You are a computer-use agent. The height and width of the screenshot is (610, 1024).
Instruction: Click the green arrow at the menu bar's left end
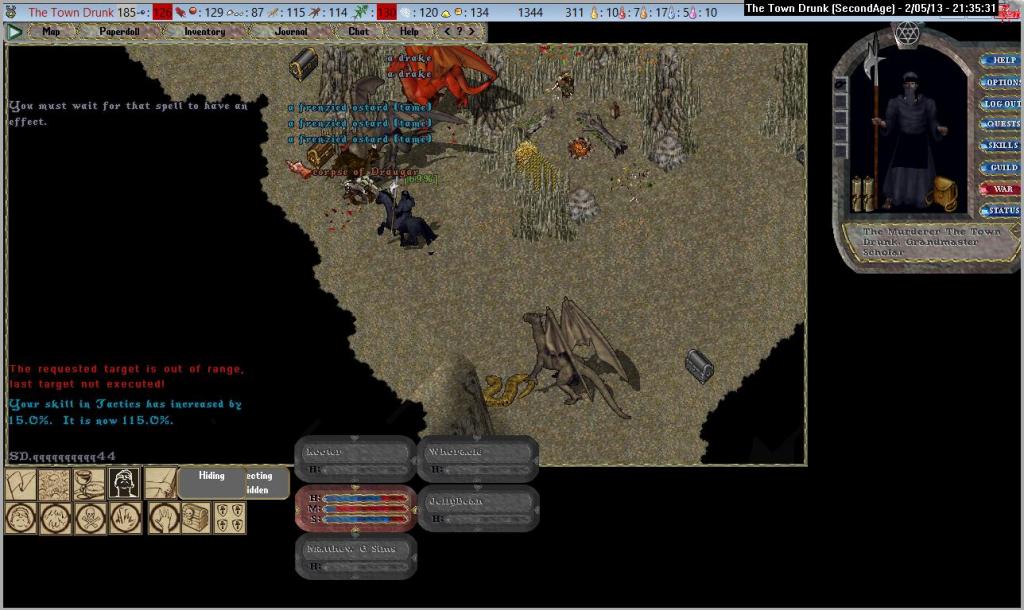tap(14, 31)
